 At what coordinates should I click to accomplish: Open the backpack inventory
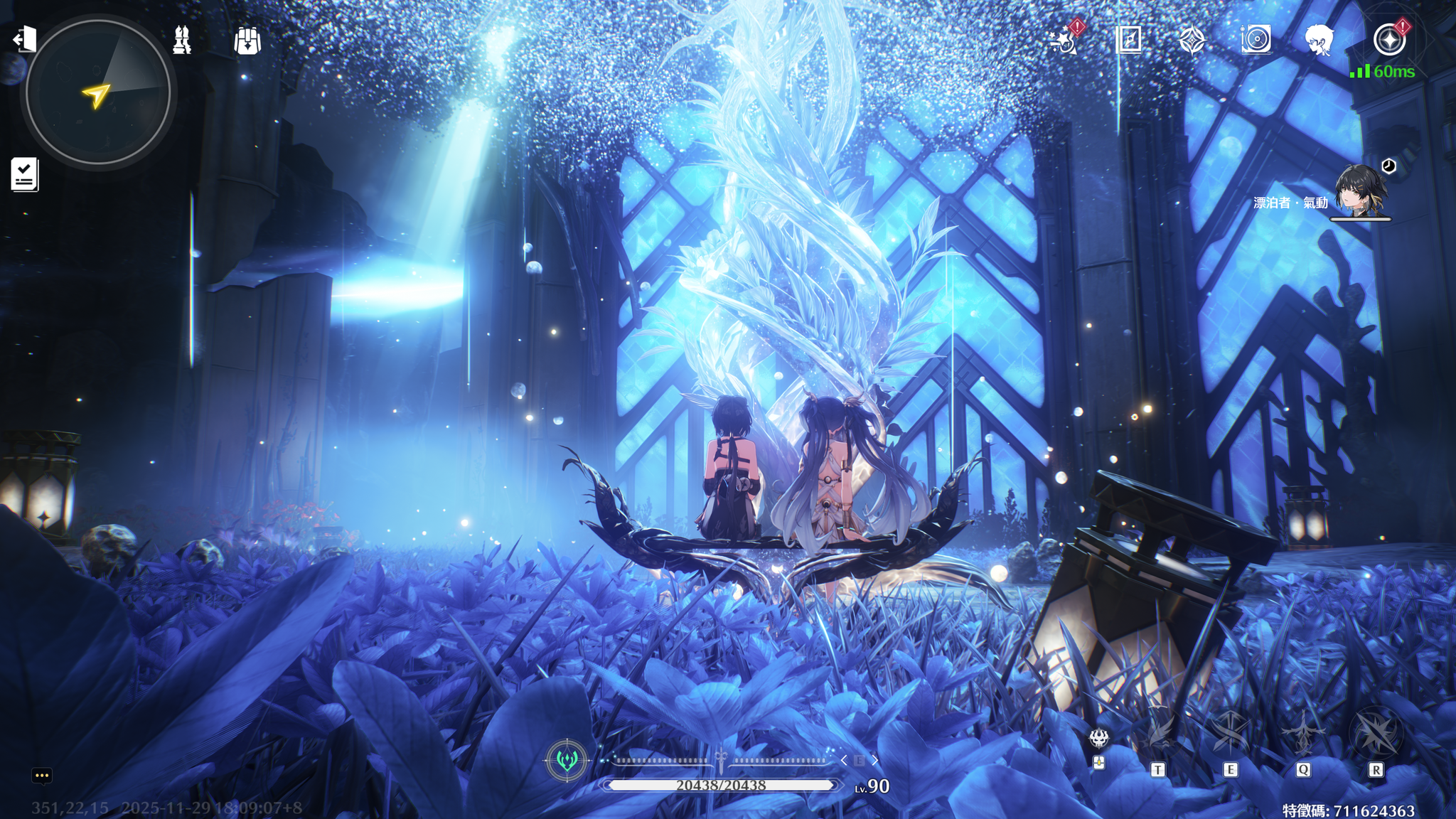pyautogui.click(x=247, y=41)
